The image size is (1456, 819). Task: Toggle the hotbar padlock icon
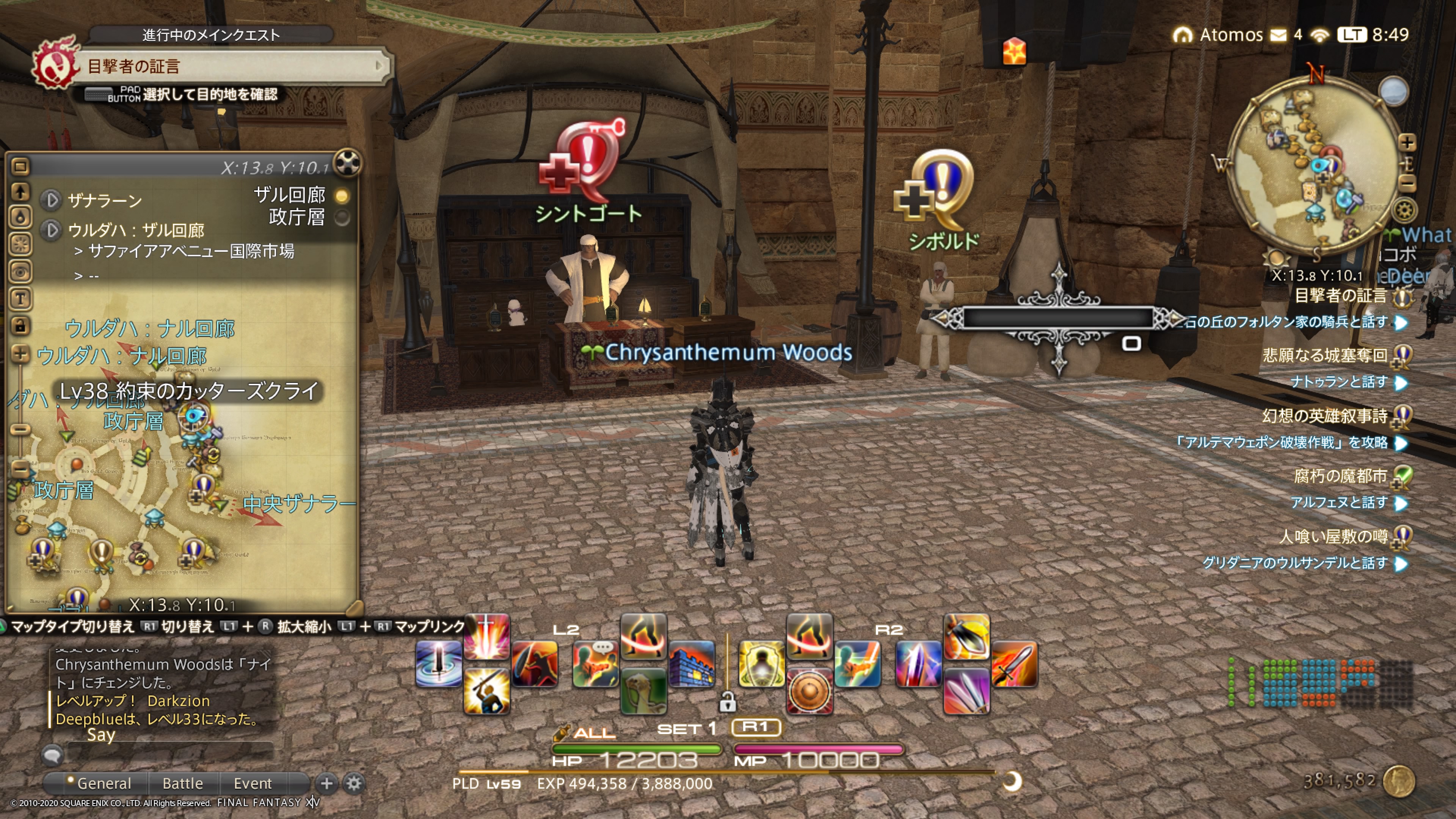727,703
